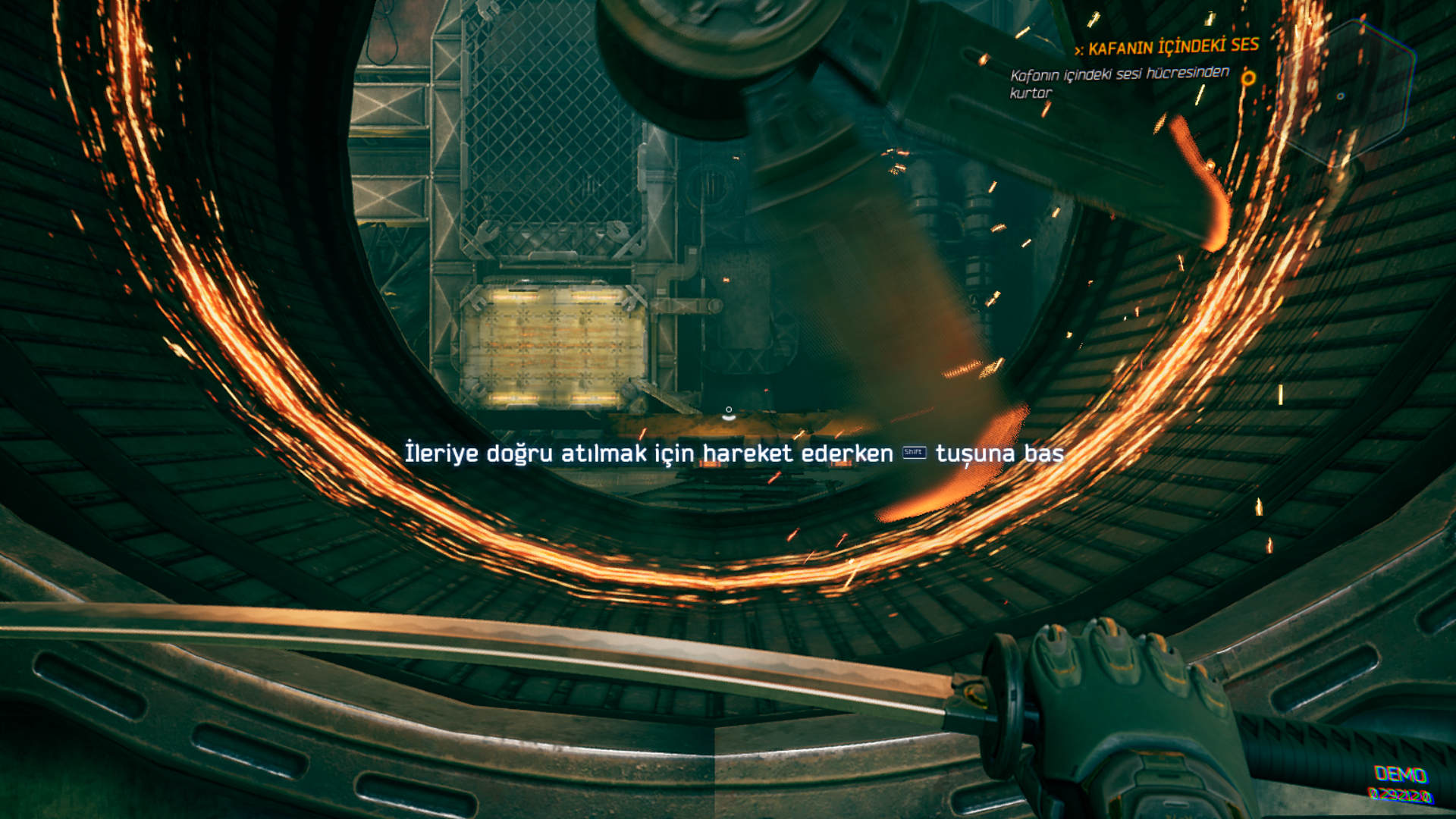This screenshot has height=819, width=1456.
Task: Select the "KAFANIN İÇİNDEKİ SES" mission title
Action: point(1172,47)
